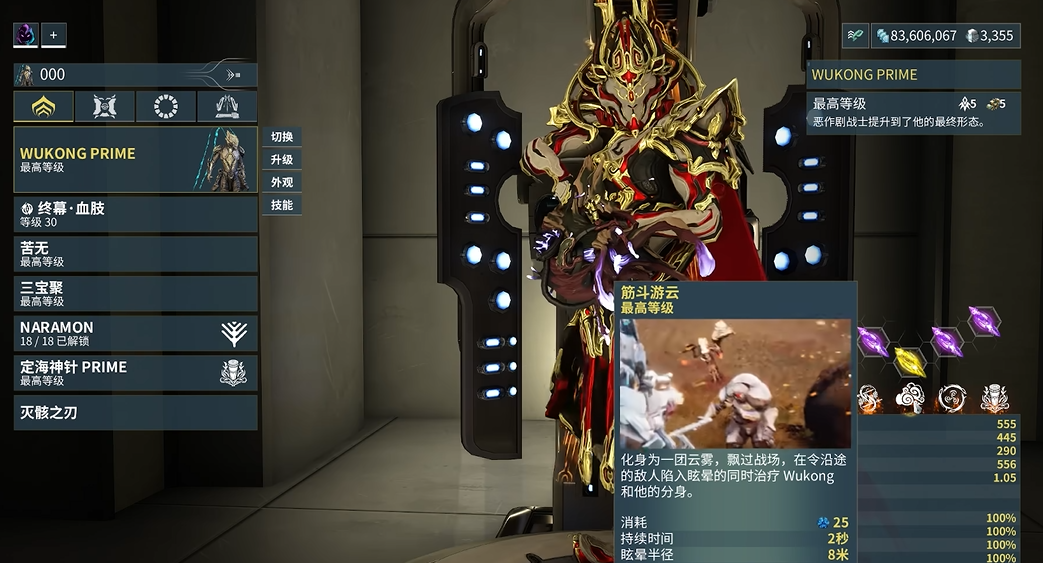Select the Primal Fury staff ability icon
Screen dimensions: 1043x563
coord(994,398)
